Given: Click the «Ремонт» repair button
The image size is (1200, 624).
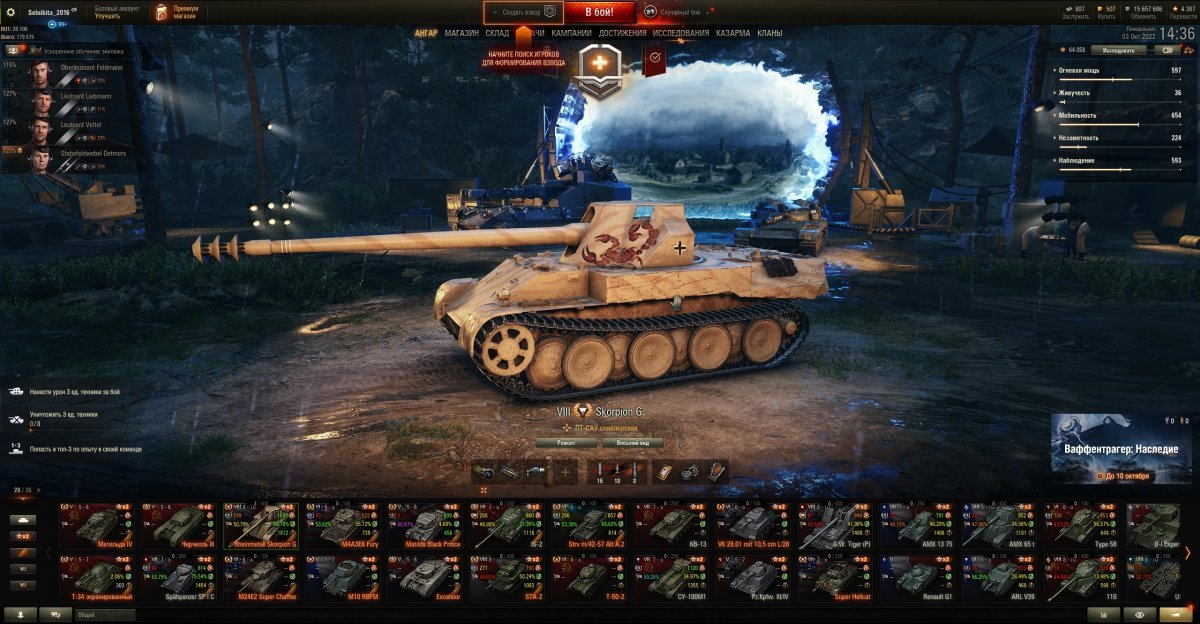Looking at the screenshot, I should [565, 442].
